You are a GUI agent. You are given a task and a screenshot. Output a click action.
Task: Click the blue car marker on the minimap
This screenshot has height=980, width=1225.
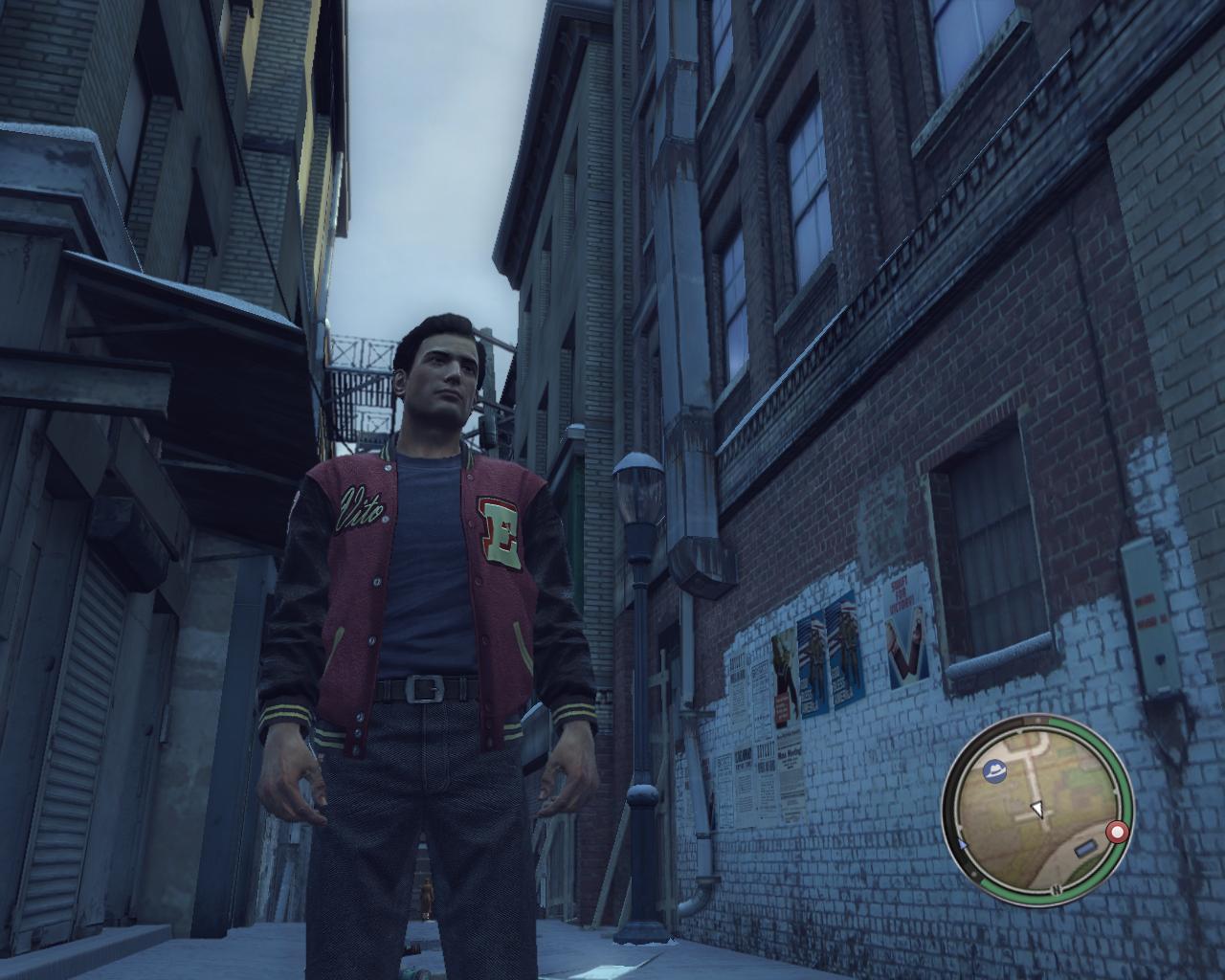pos(1083,849)
